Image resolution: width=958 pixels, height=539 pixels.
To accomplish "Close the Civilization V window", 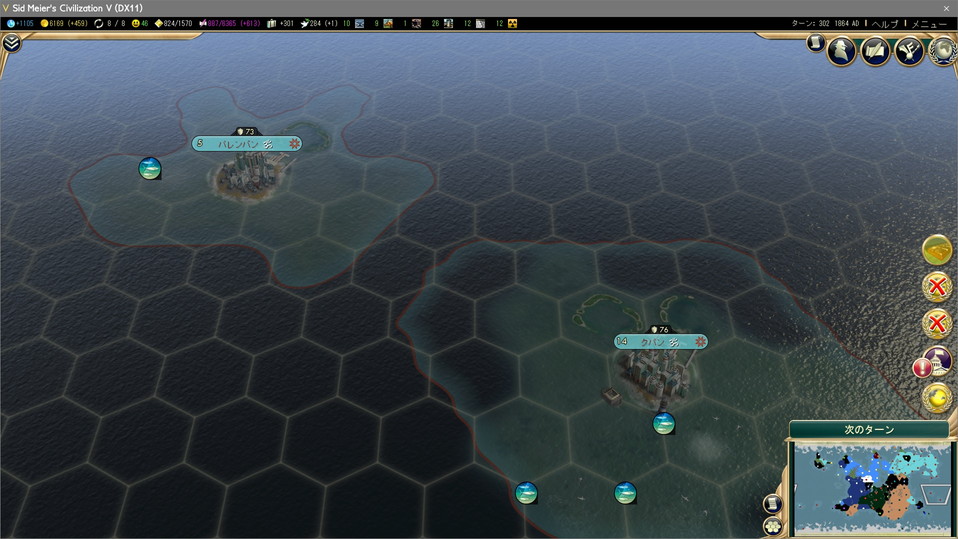I will click(946, 8).
